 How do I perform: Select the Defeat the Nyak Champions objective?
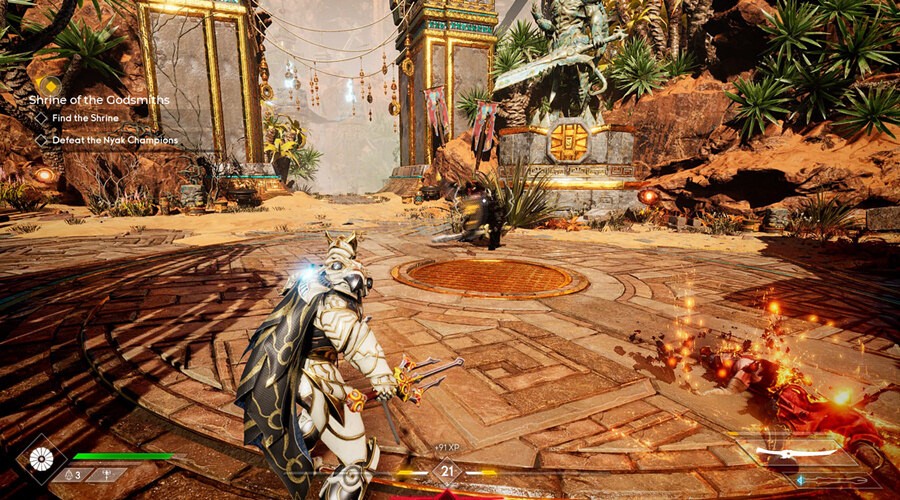point(110,140)
